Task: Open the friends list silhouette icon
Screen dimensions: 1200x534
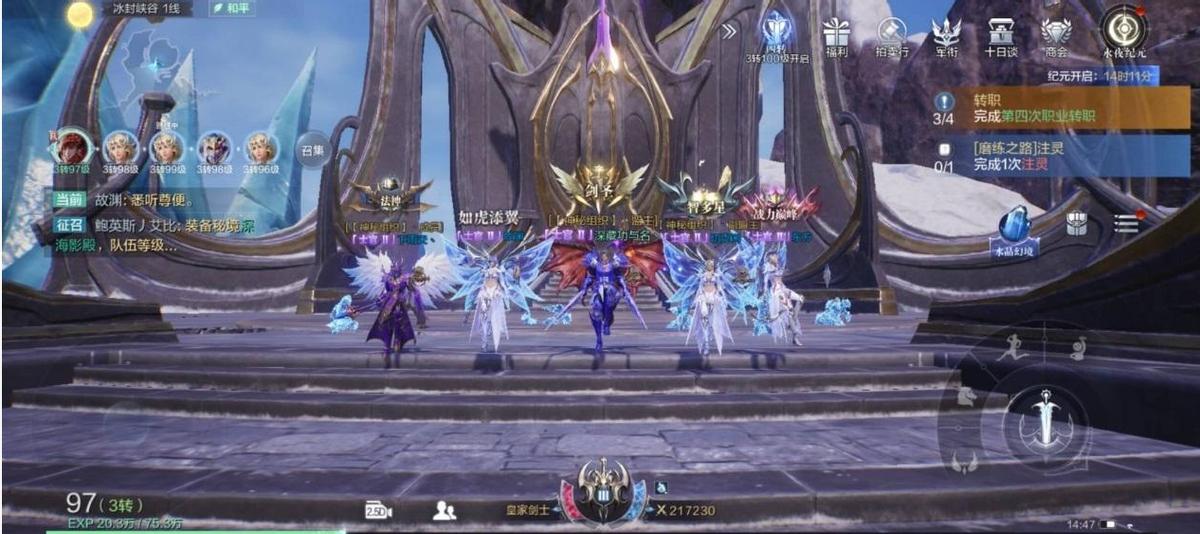Action: 444,510
